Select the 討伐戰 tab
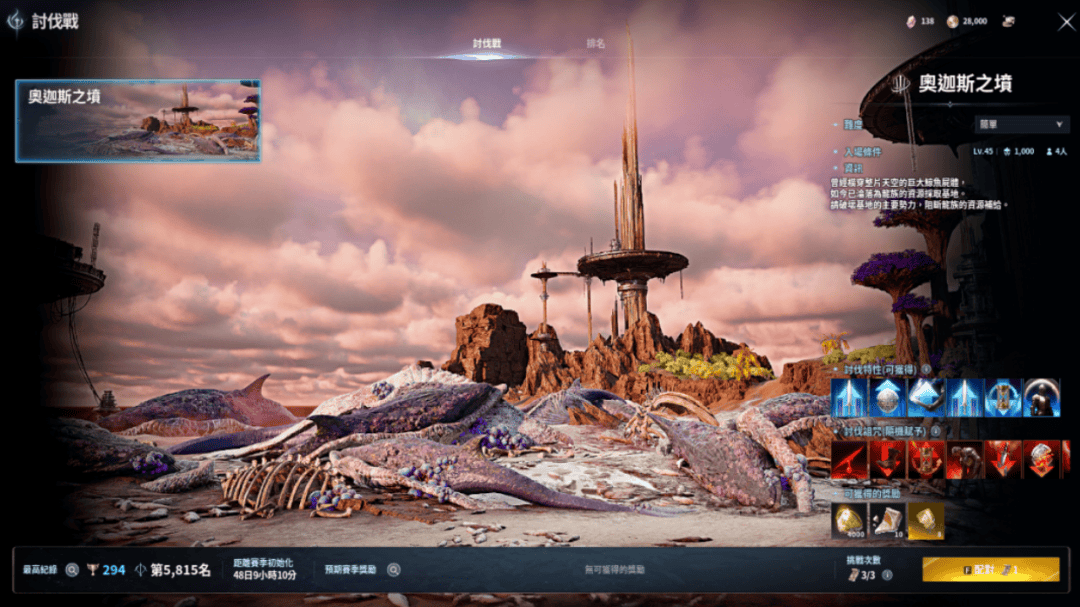 [x=487, y=44]
